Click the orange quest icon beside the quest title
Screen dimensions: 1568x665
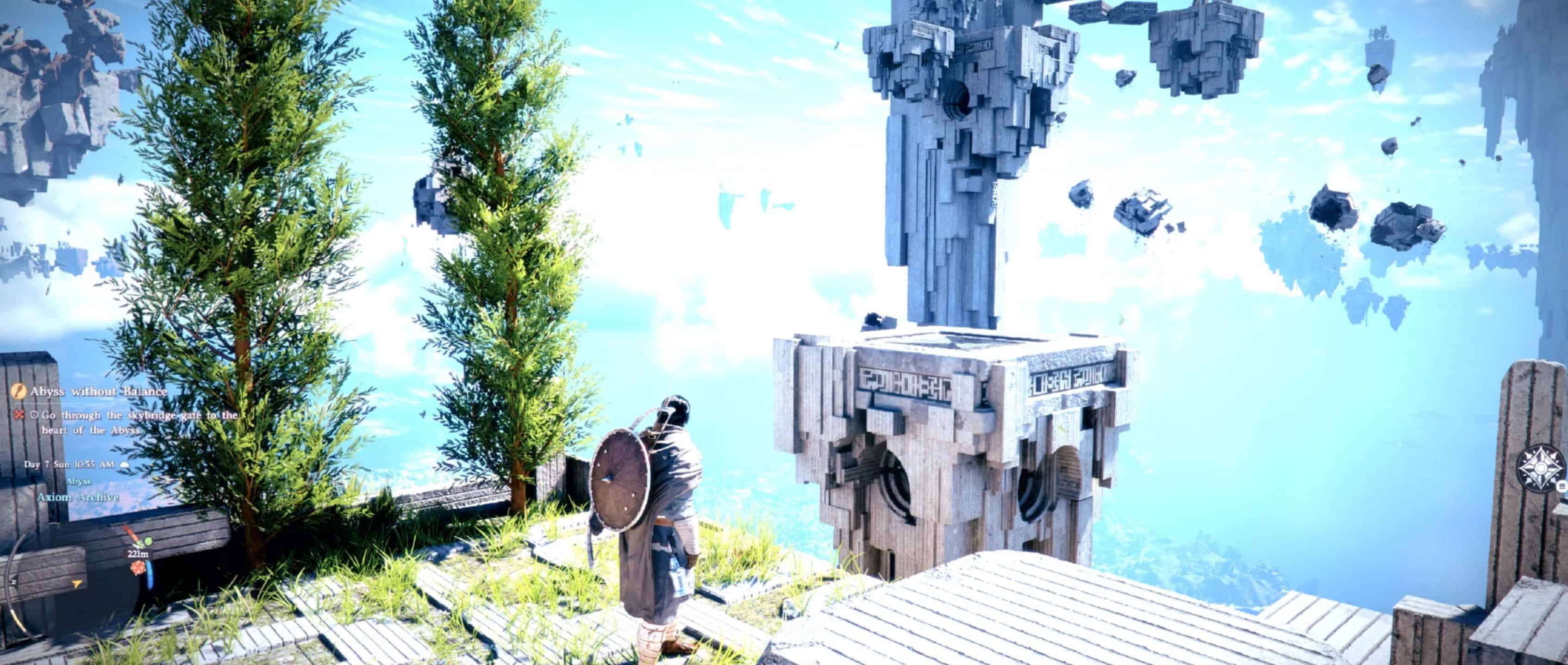(x=19, y=391)
